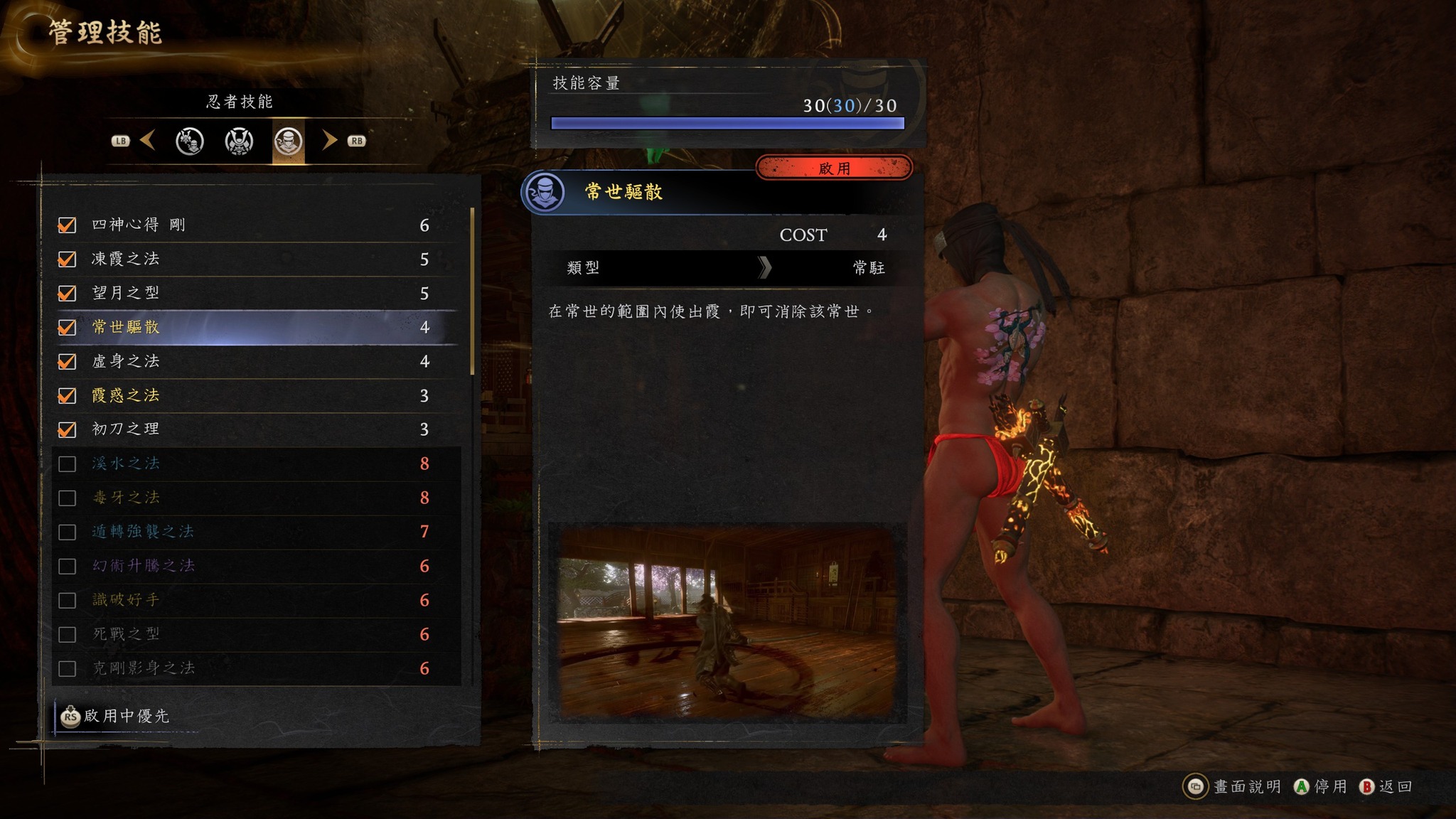Image resolution: width=1456 pixels, height=819 pixels.
Task: Disable the 霞惑之法 skill
Action: [x=67, y=395]
